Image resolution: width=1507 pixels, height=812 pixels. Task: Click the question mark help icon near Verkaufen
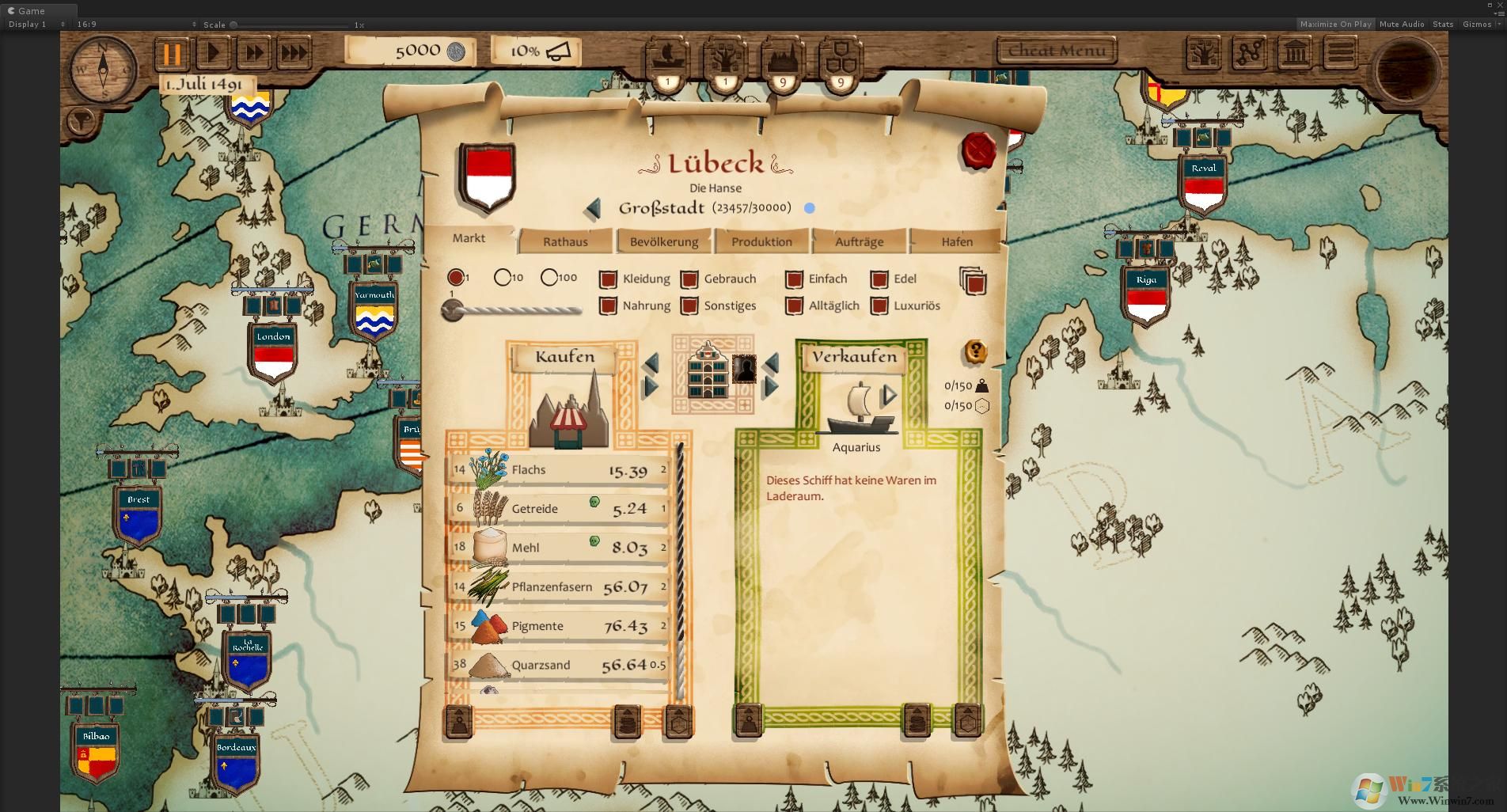(x=974, y=353)
